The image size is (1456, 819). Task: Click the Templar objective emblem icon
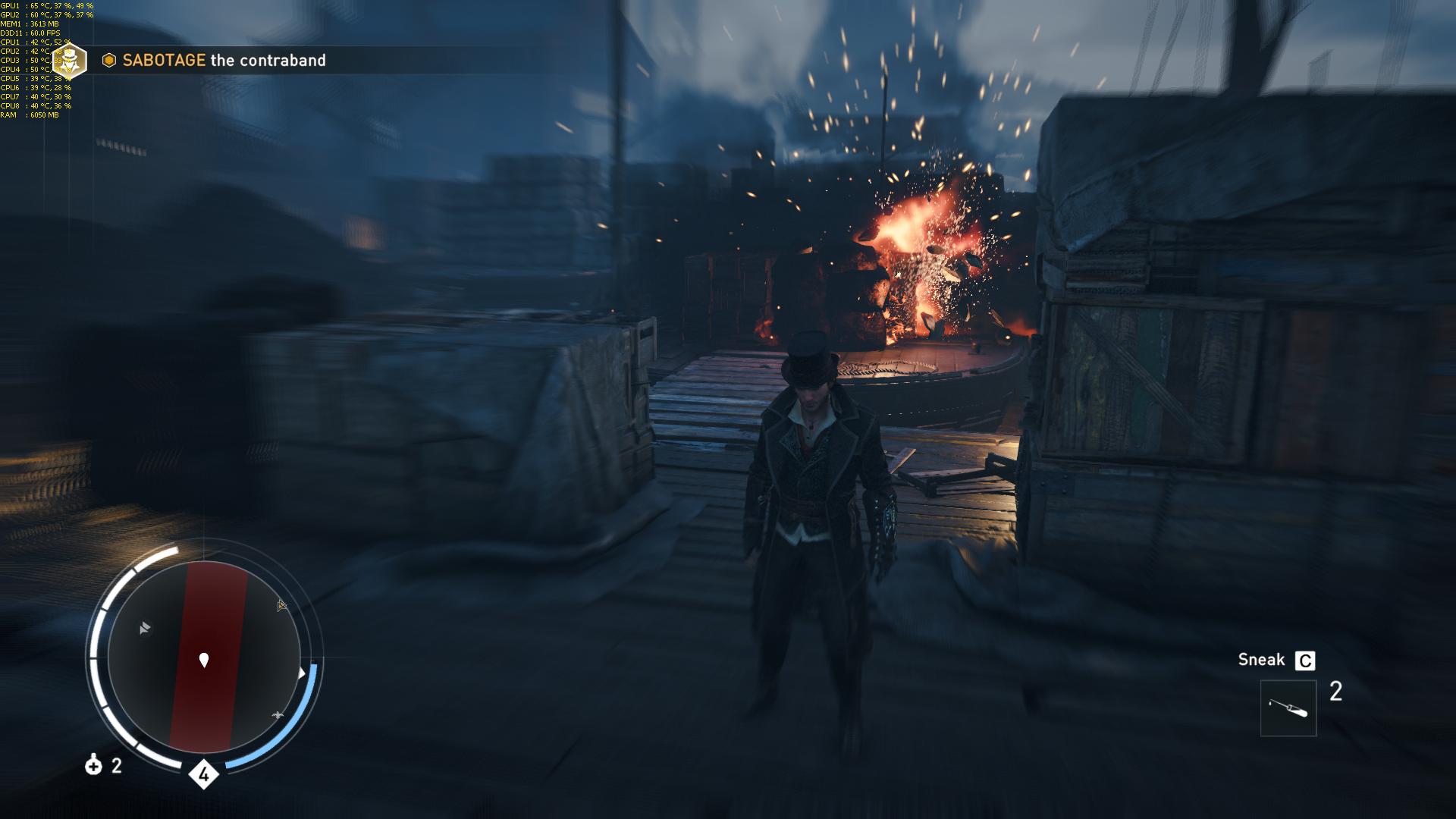click(70, 61)
